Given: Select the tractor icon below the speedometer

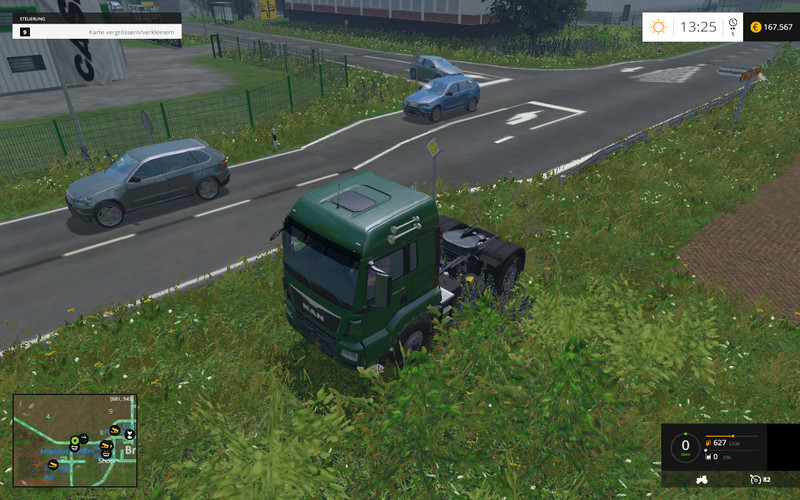Looking at the screenshot, I should 702,479.
